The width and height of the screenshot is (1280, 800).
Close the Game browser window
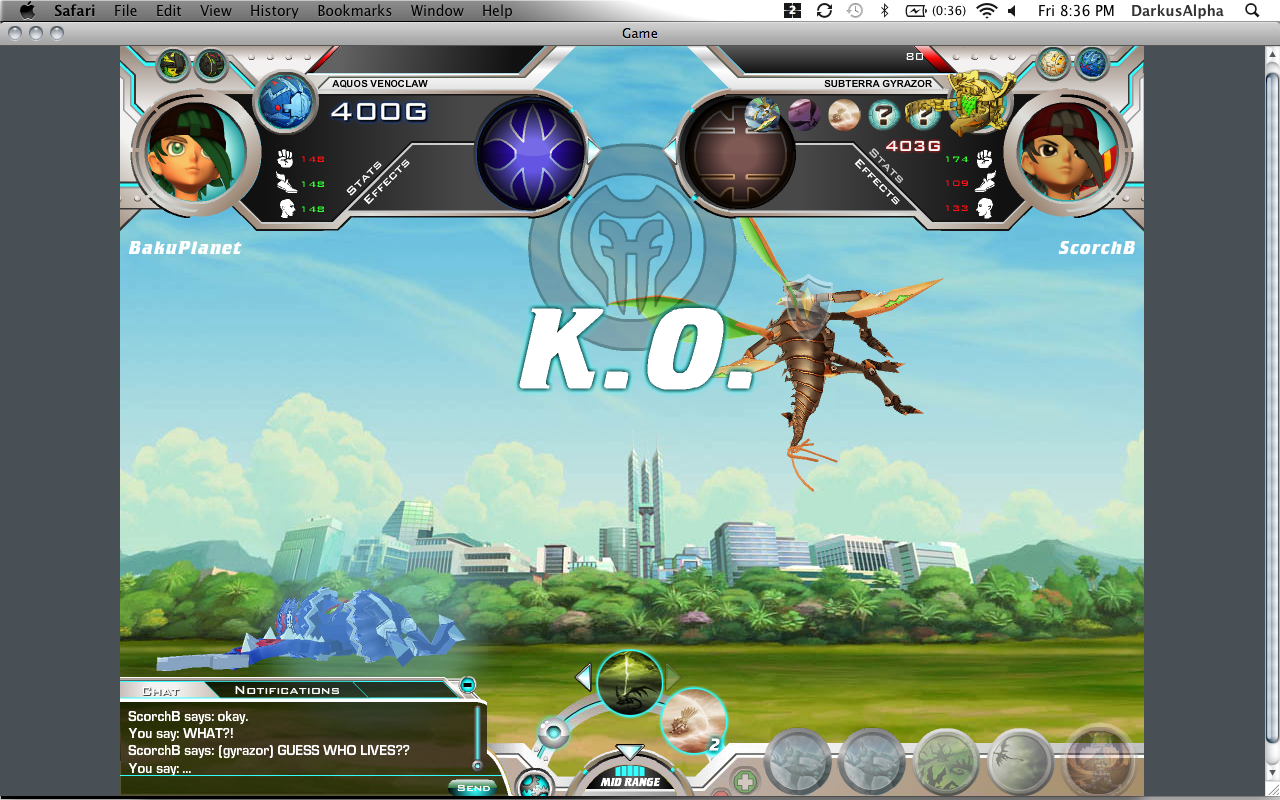tap(15, 33)
